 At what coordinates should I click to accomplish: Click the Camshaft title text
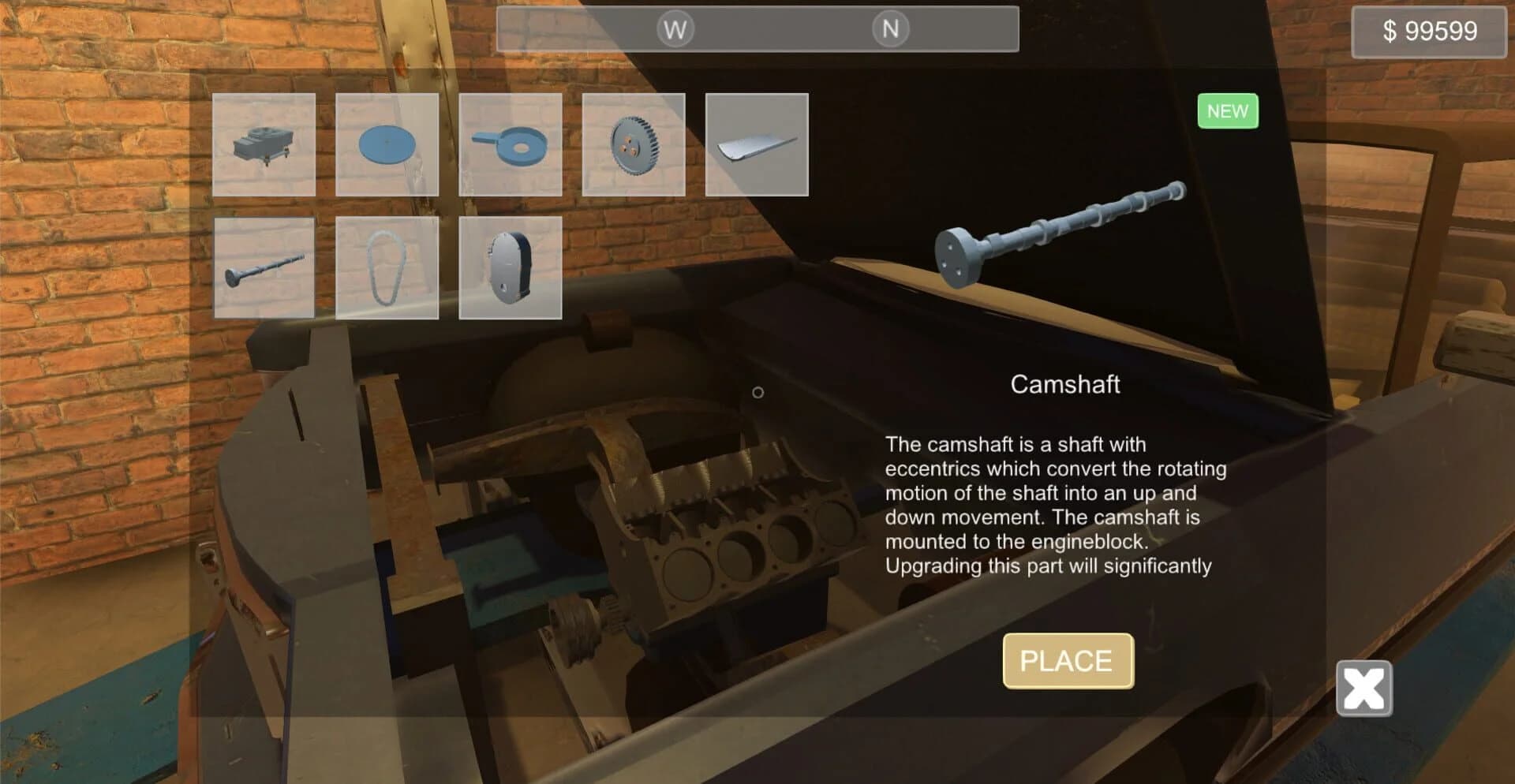[x=1065, y=386]
